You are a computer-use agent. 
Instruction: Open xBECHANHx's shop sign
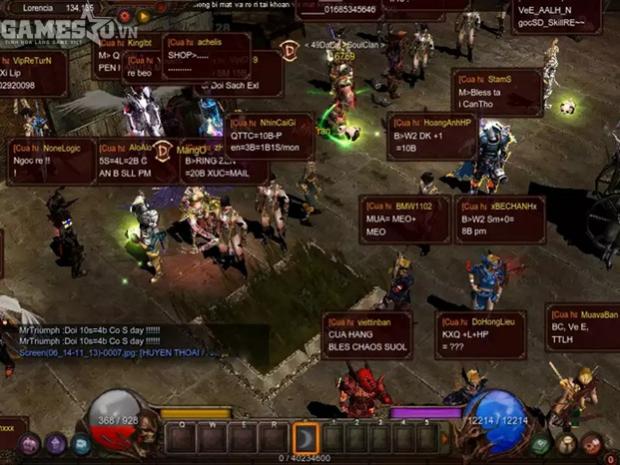point(499,219)
